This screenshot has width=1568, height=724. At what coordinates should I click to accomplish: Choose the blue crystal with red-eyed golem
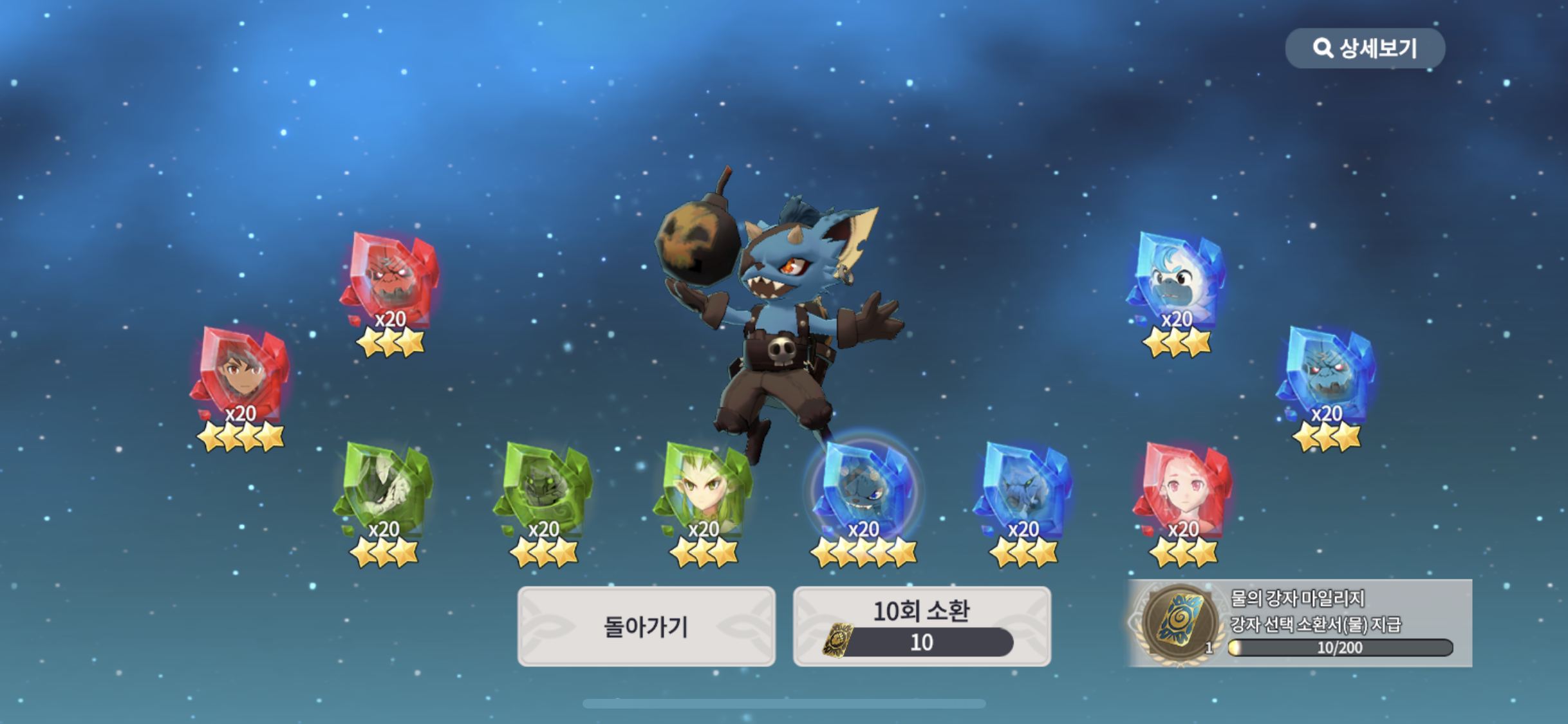[x=1327, y=375]
